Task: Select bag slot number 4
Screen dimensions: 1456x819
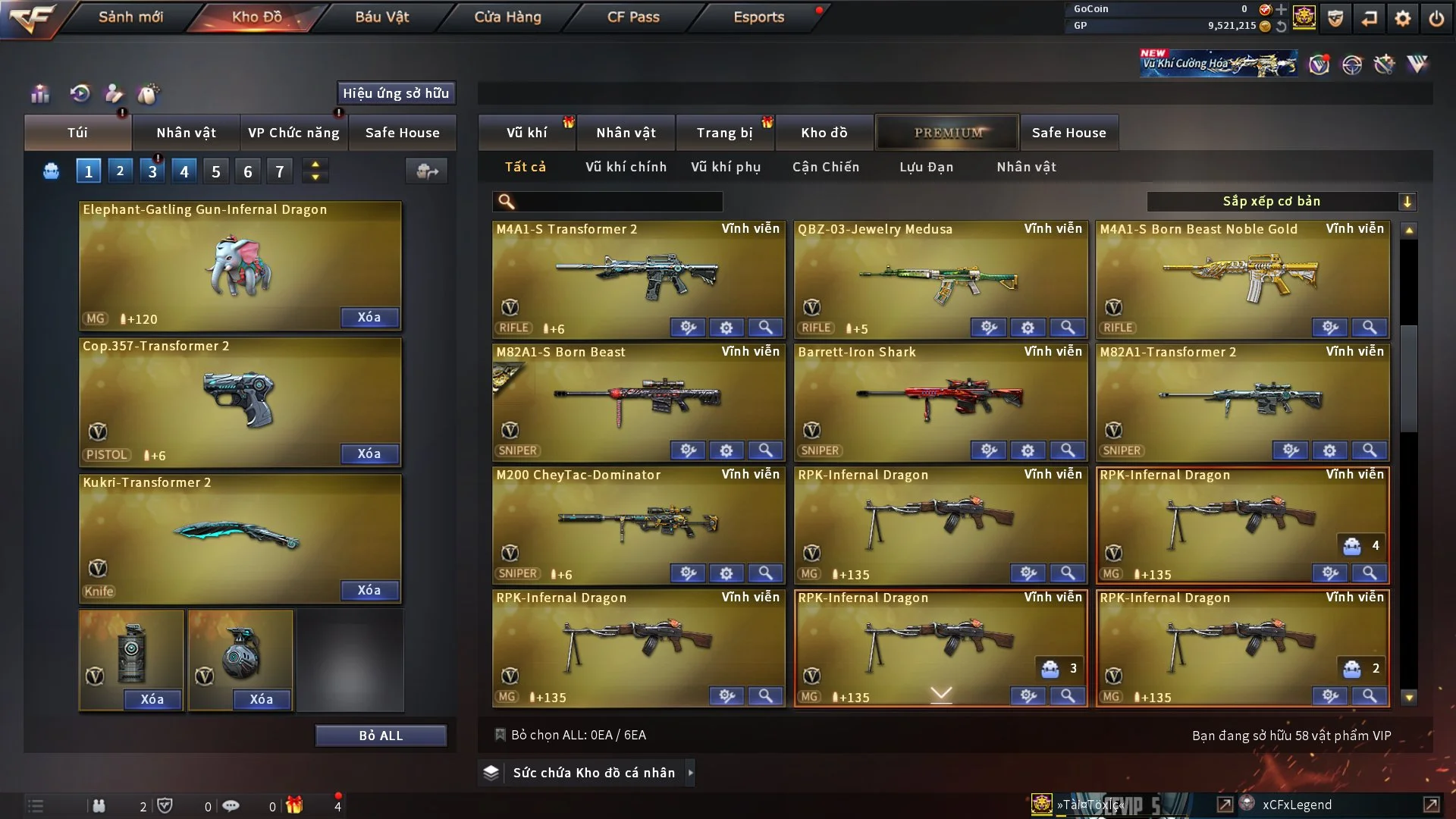Action: (184, 171)
